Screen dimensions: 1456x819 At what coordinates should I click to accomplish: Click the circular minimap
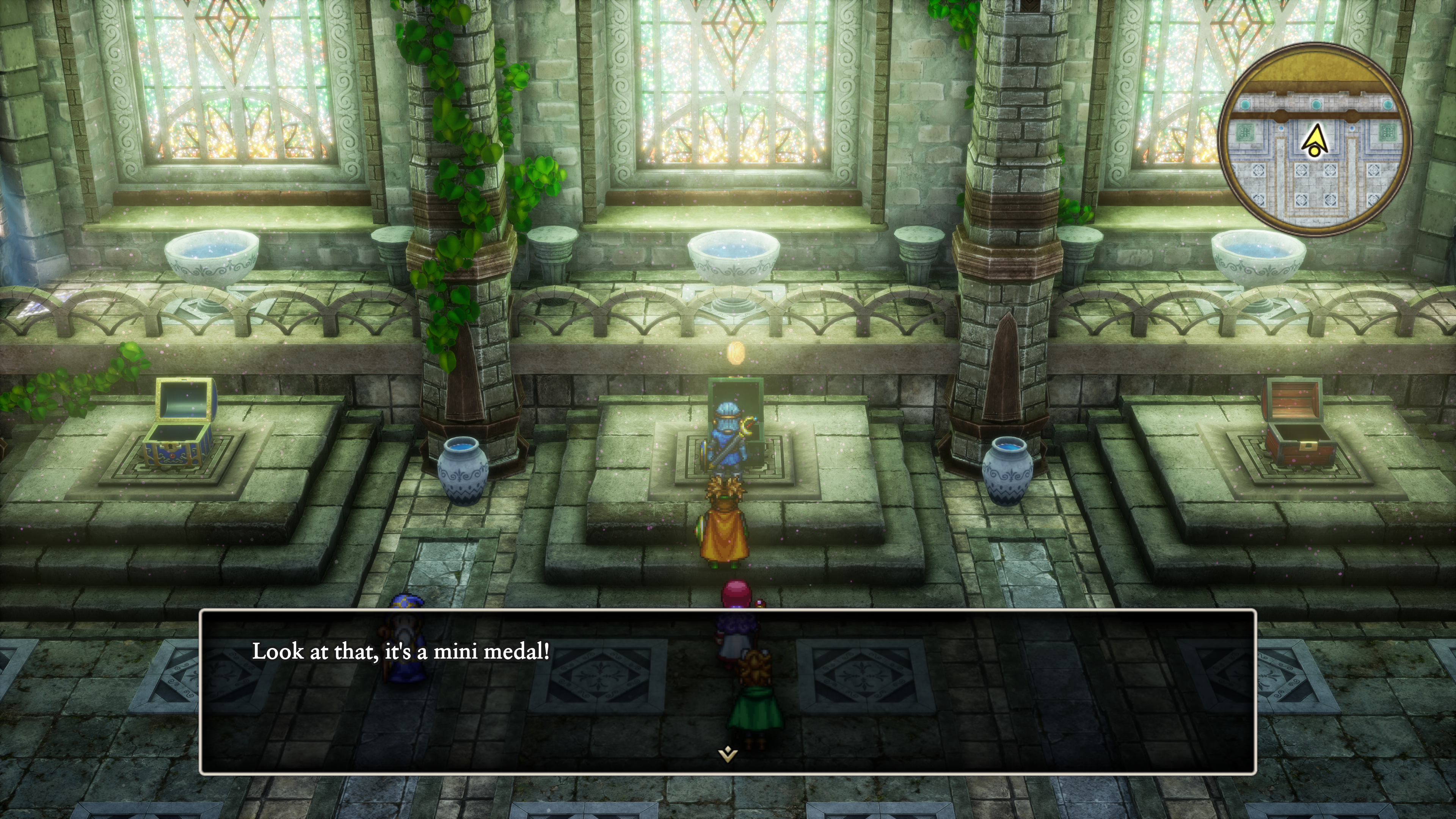1315,139
